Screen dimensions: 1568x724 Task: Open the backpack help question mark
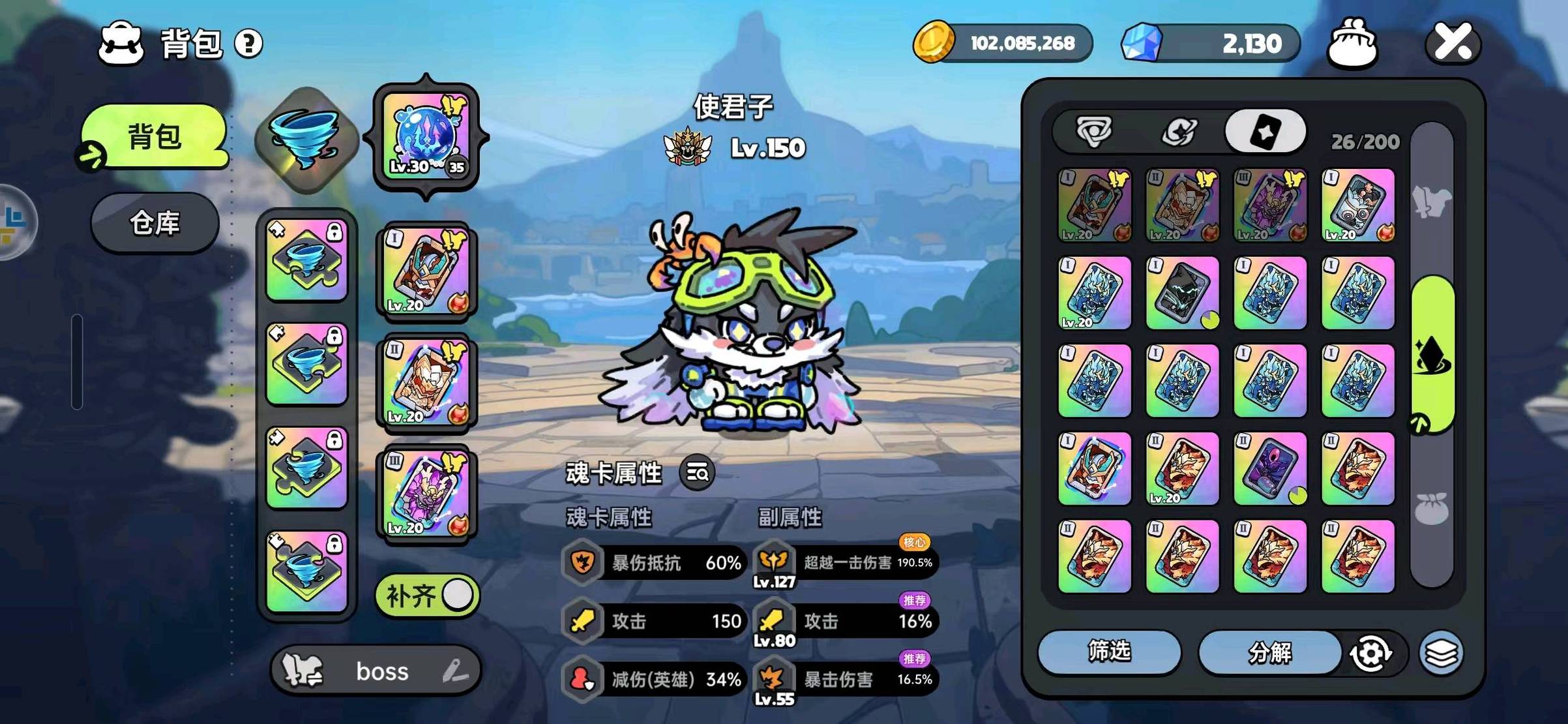(248, 44)
